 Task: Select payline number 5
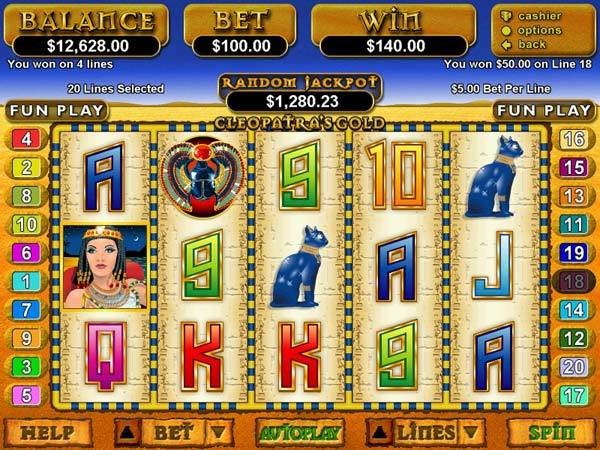(25, 395)
